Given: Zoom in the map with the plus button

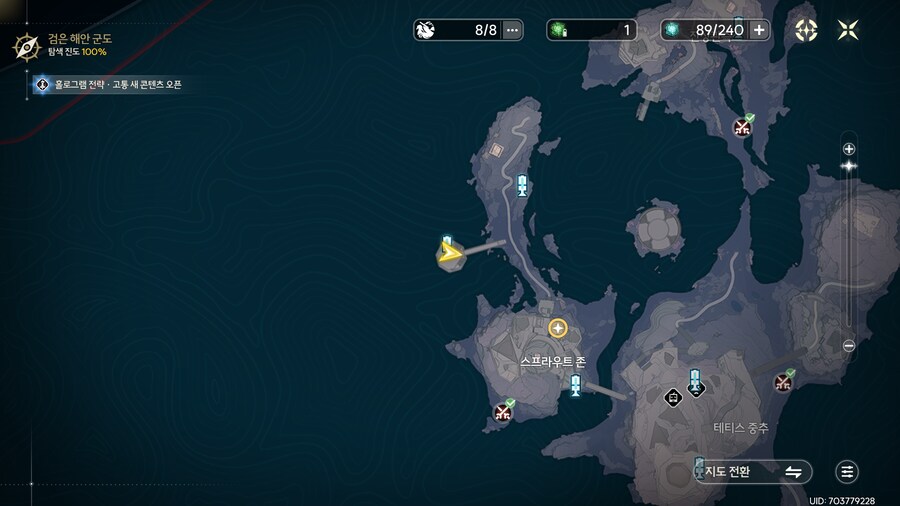Looking at the screenshot, I should tap(849, 149).
